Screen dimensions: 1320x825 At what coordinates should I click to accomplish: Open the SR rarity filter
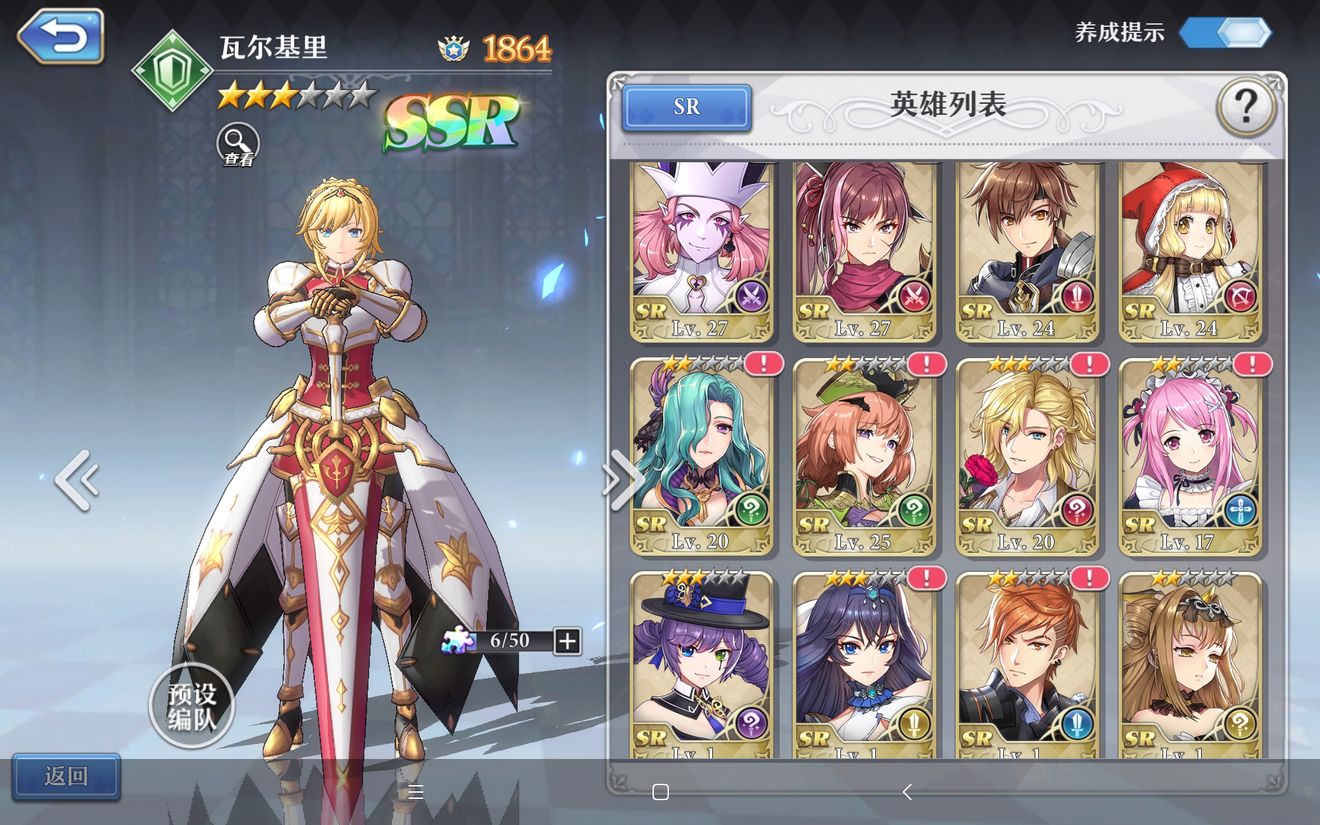point(686,107)
